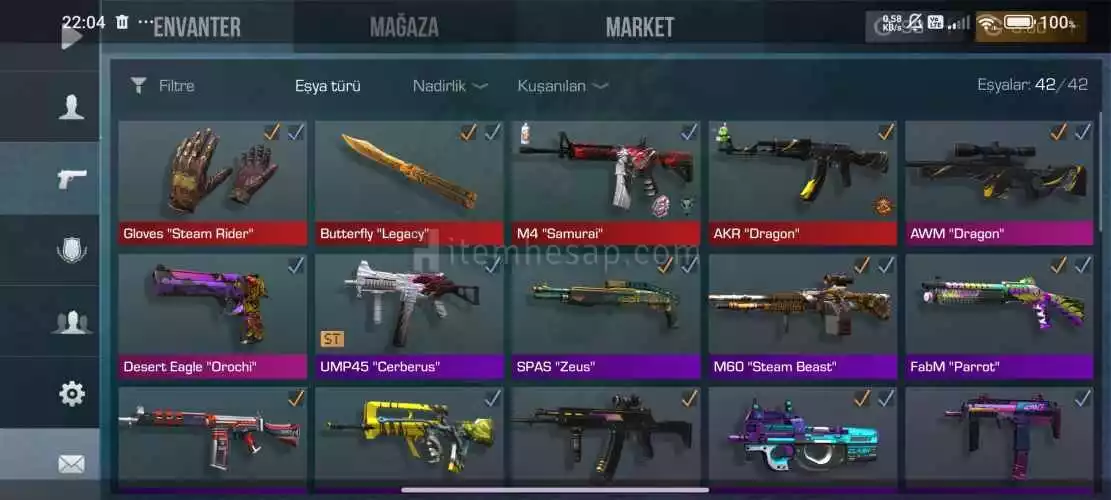Open the Nadirlik rarity dropdown
The height and width of the screenshot is (500, 1111).
(449, 86)
